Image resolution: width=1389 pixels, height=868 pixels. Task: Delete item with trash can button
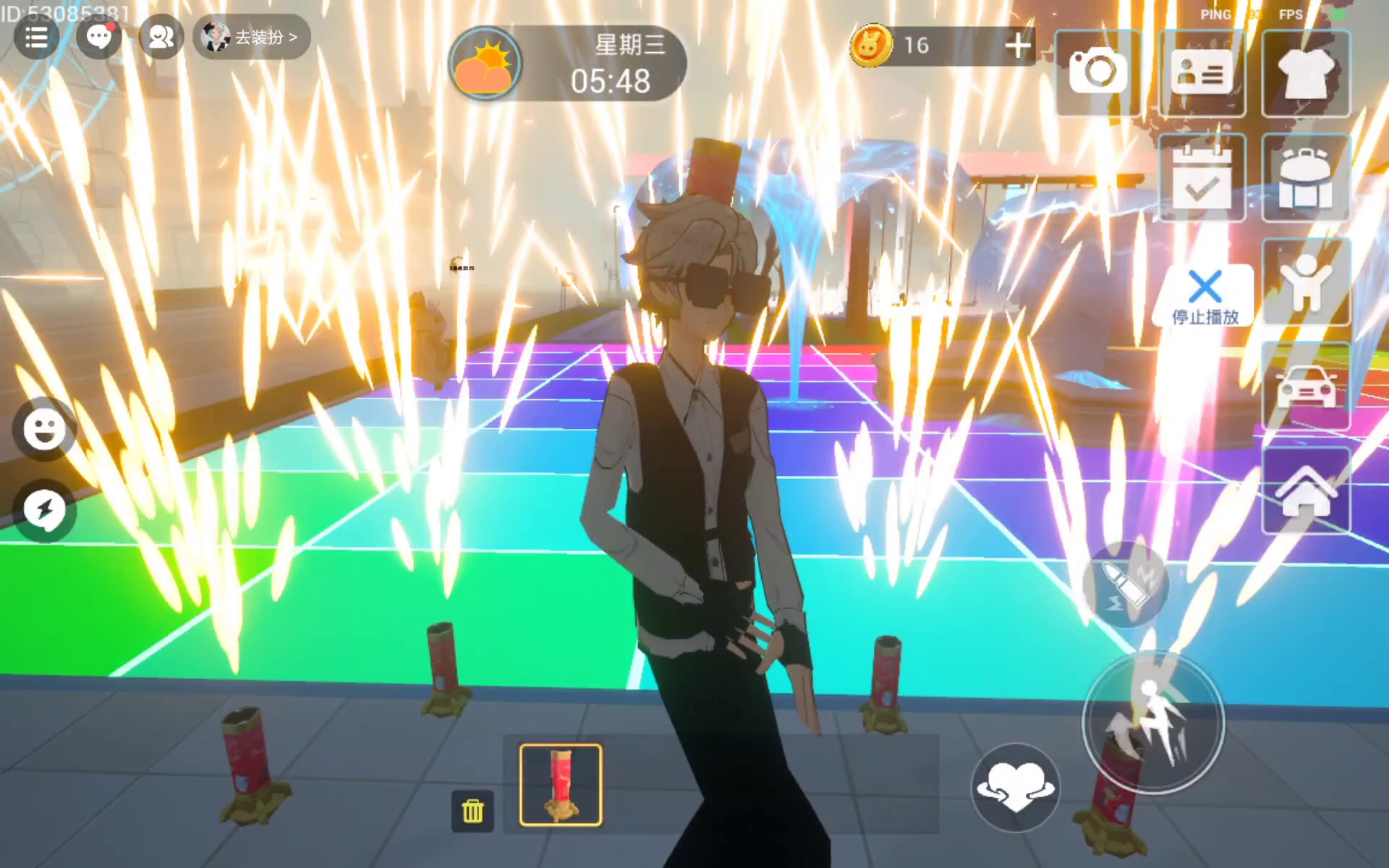click(x=472, y=811)
